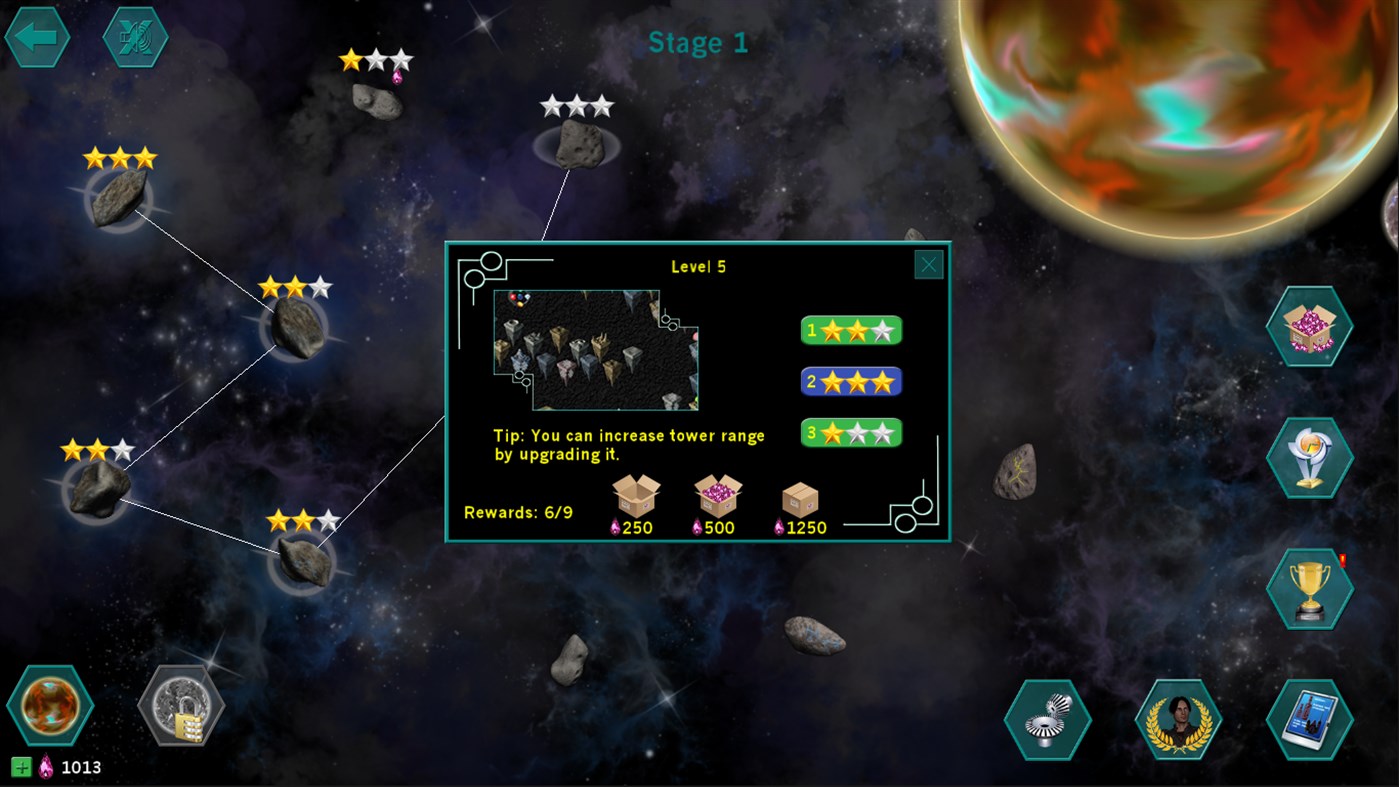The image size is (1399, 787).
Task: Click the Level 5 map preview
Action: click(594, 350)
